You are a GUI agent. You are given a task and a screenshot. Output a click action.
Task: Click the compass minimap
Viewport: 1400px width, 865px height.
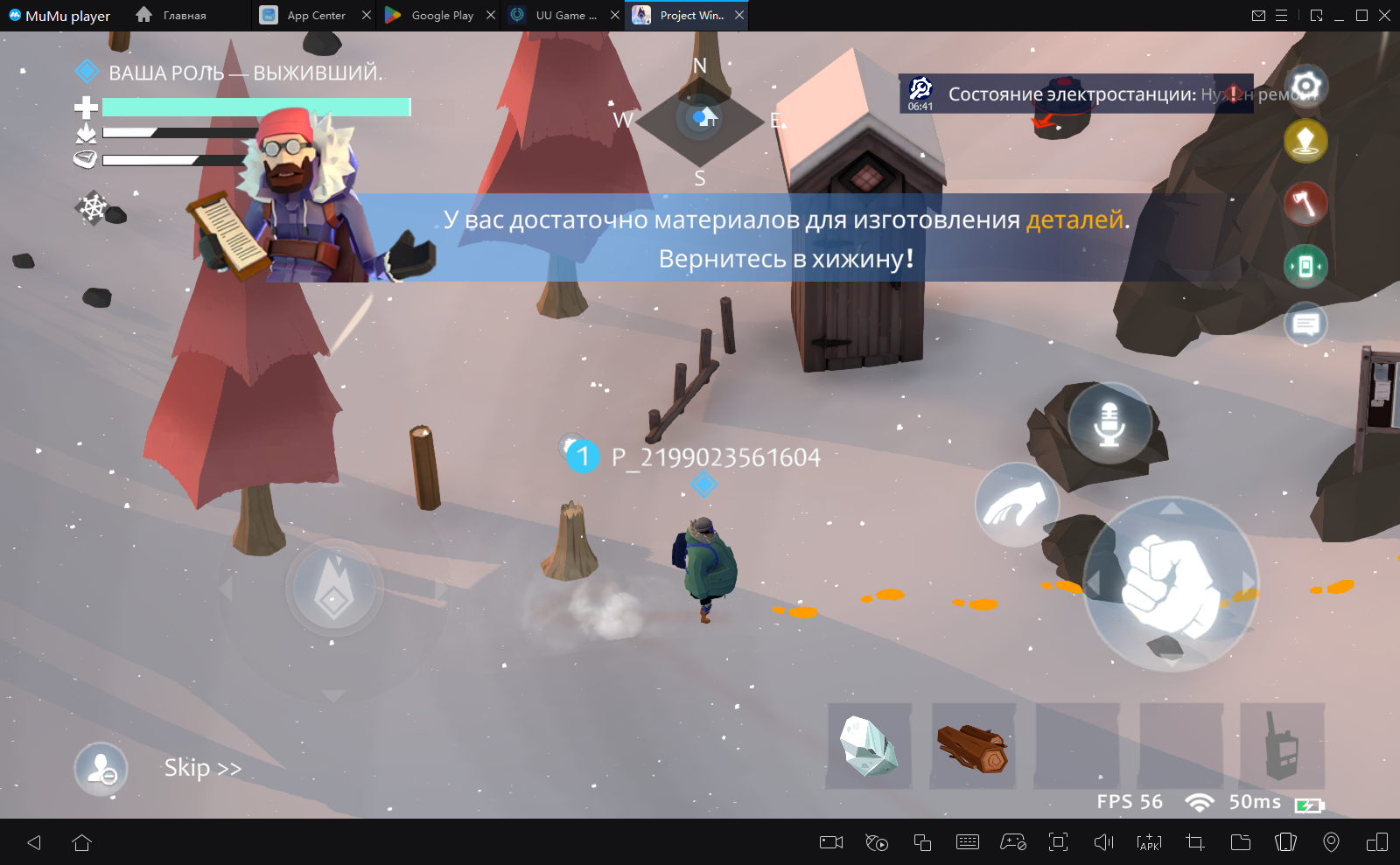(x=700, y=120)
